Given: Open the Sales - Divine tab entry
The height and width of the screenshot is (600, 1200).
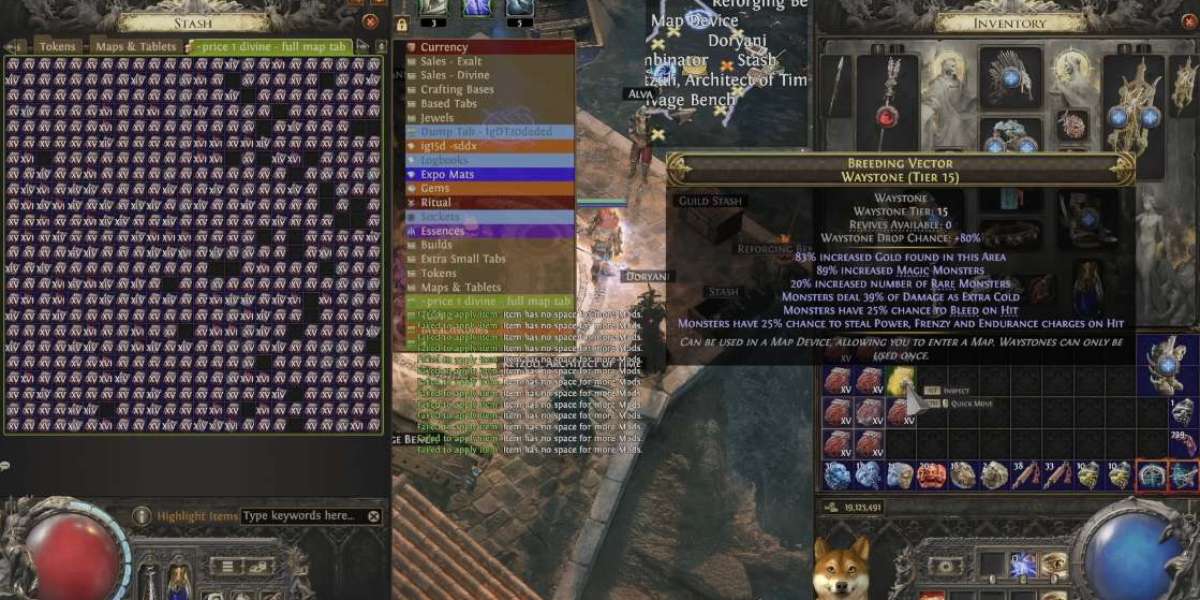Looking at the screenshot, I should tap(454, 75).
